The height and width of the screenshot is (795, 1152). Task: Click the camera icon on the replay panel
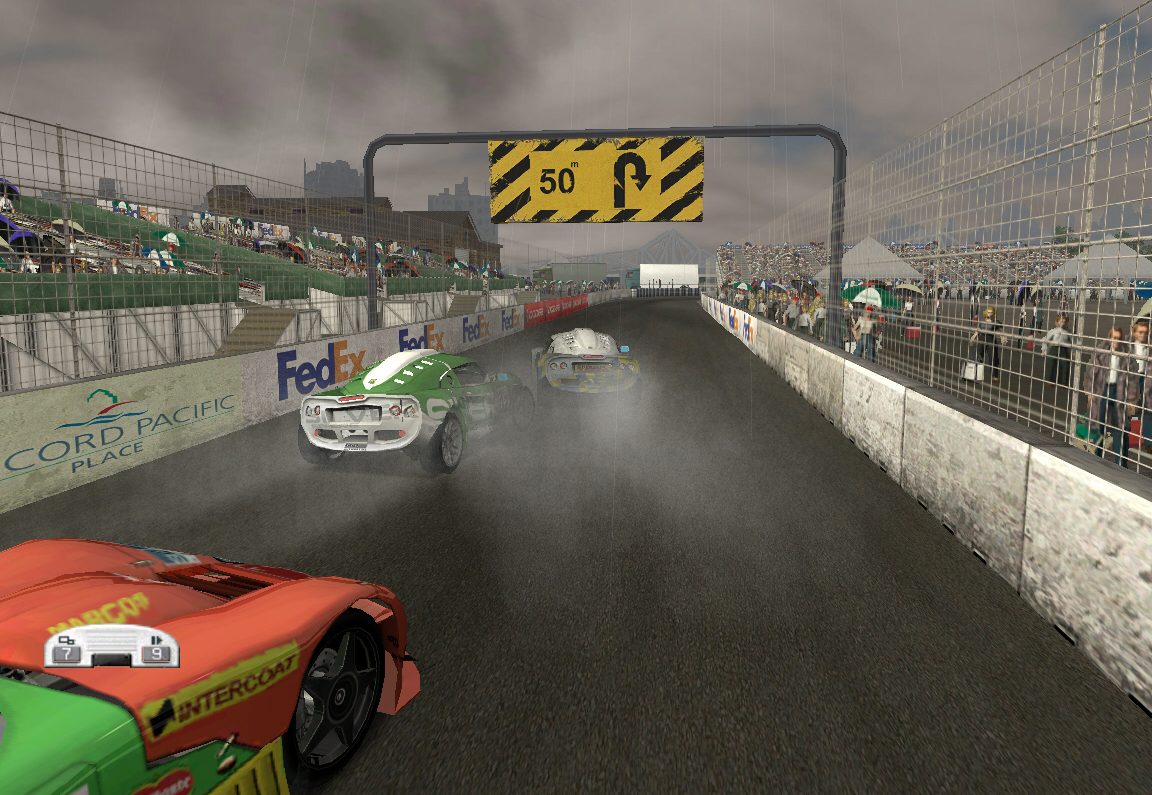(x=67, y=639)
